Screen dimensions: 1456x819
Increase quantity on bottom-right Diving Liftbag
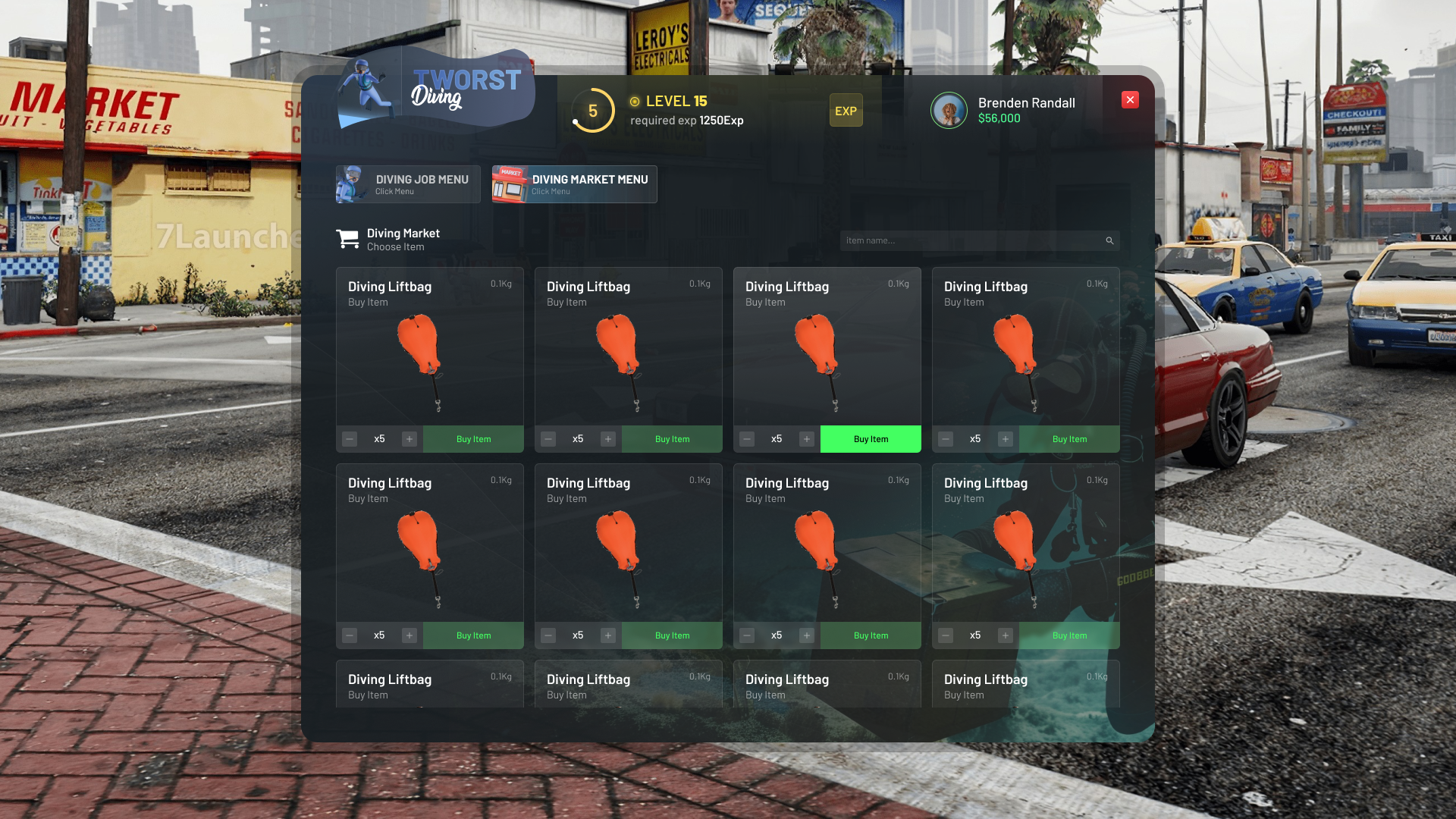1006,635
